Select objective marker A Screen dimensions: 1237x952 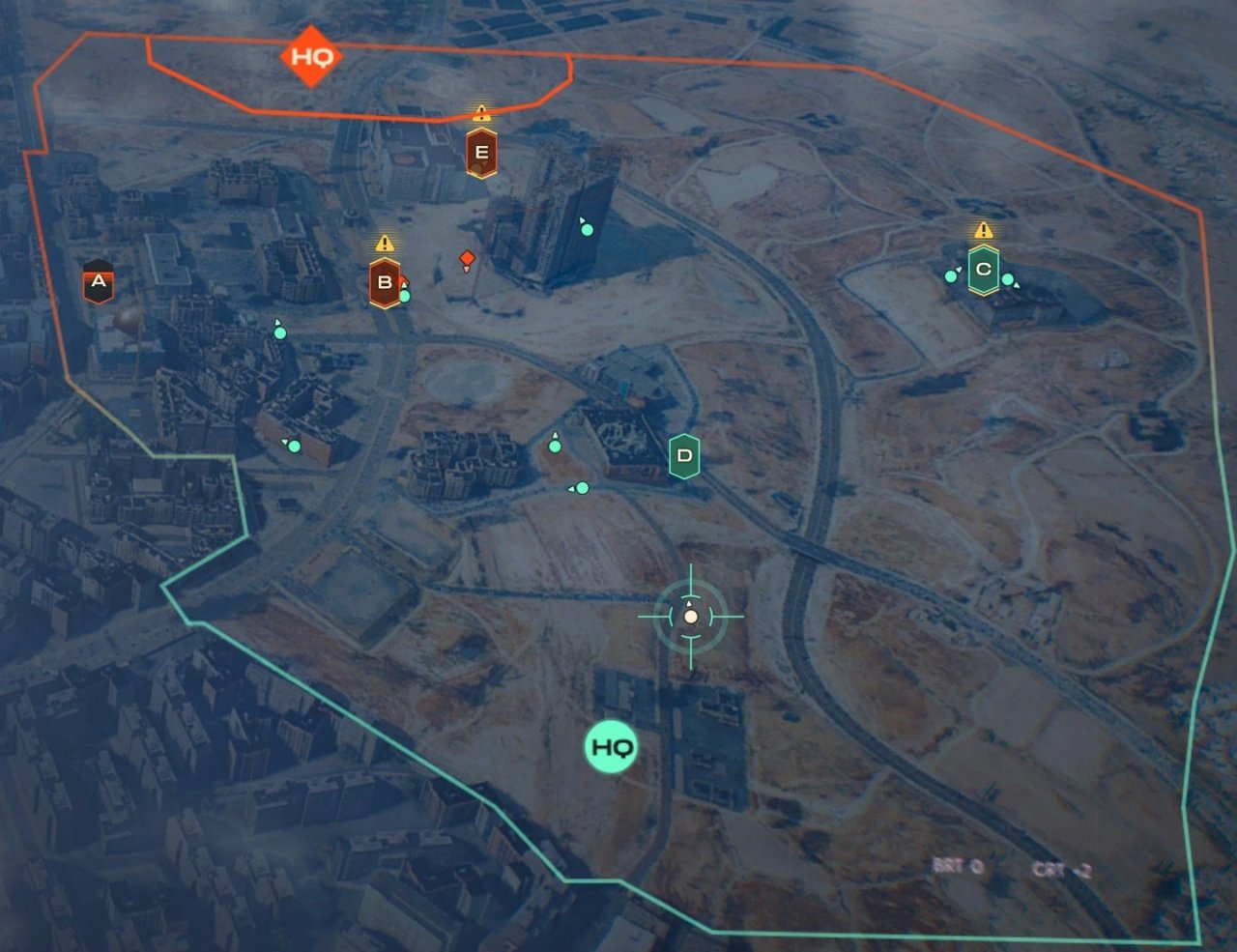98,281
